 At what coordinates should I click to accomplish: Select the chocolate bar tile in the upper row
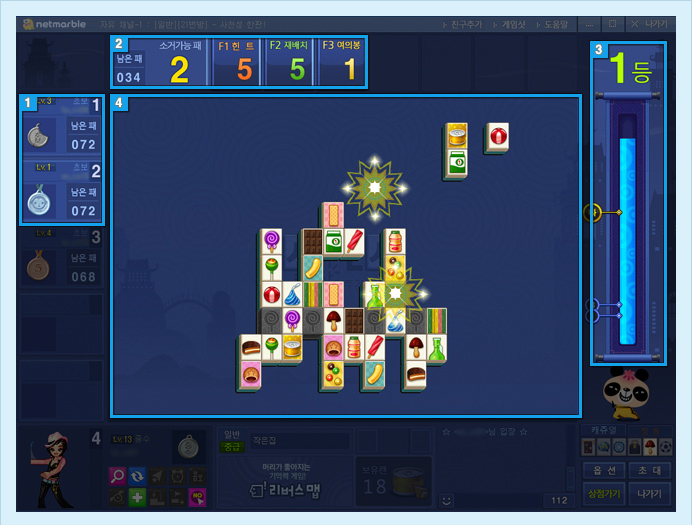tap(312, 241)
